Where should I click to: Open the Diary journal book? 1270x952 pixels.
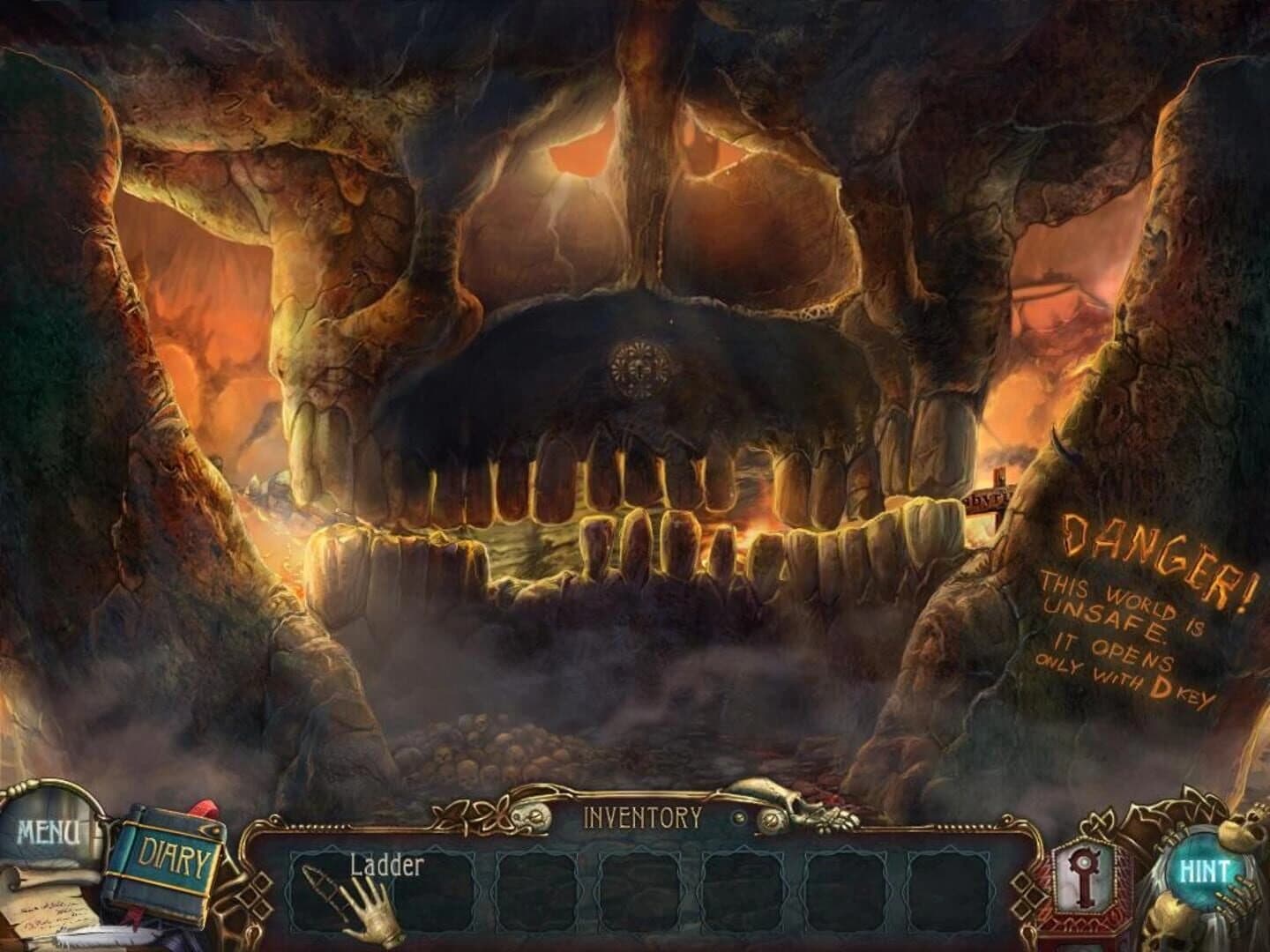(173, 853)
